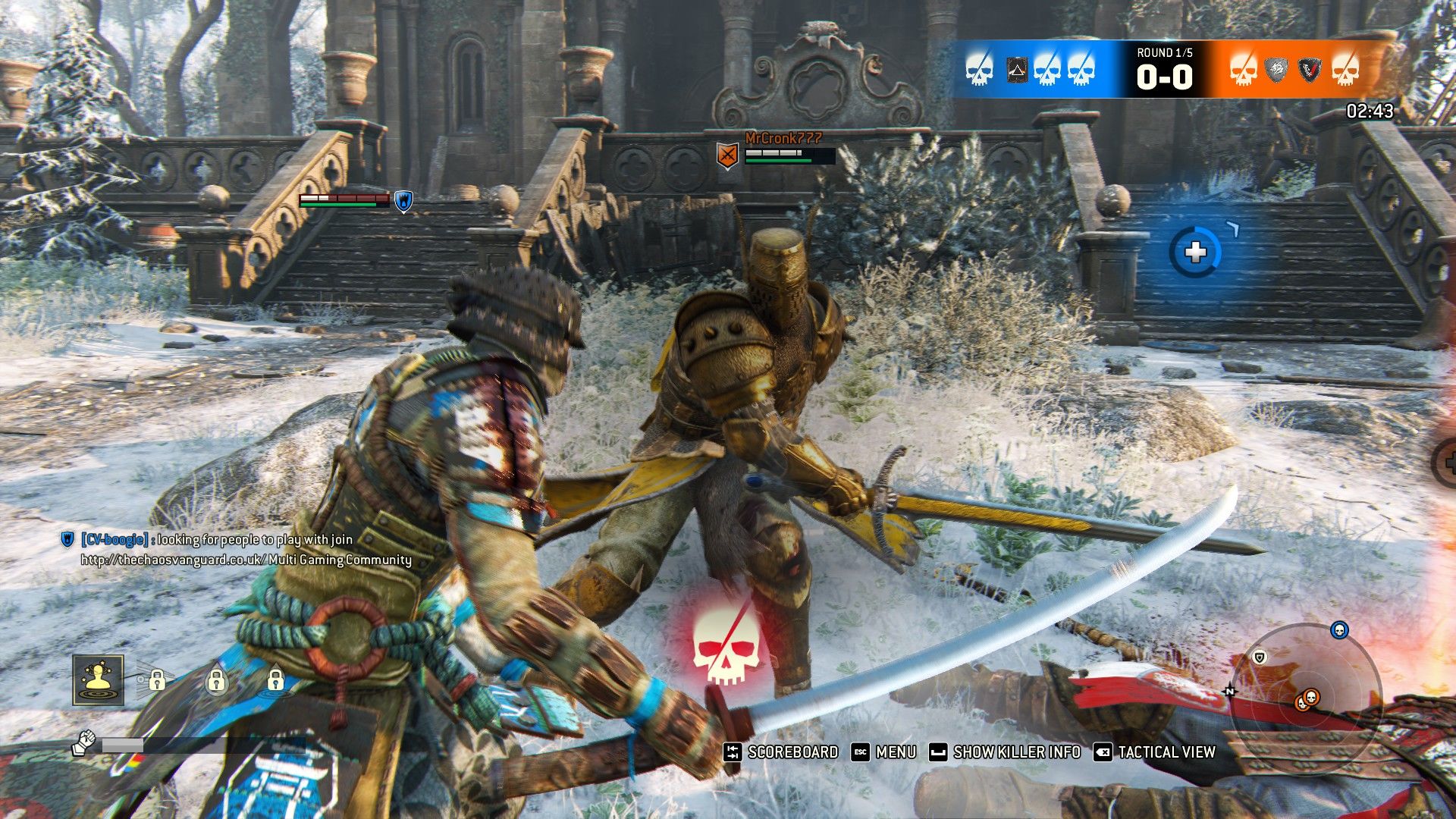Image resolution: width=1456 pixels, height=819 pixels.
Task: Select the red slashed skull death marker
Action: tap(726, 645)
